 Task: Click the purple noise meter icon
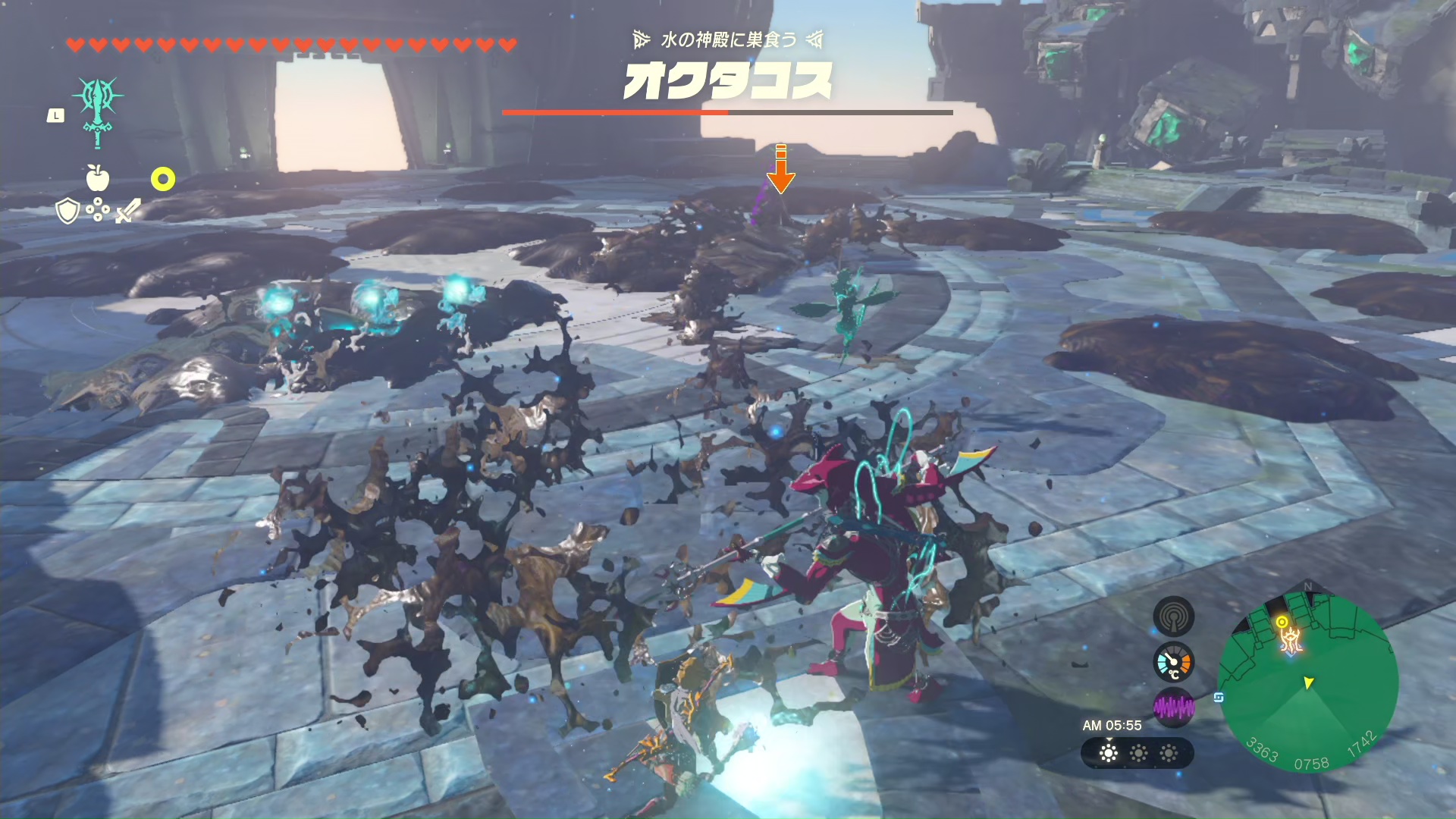click(1173, 708)
